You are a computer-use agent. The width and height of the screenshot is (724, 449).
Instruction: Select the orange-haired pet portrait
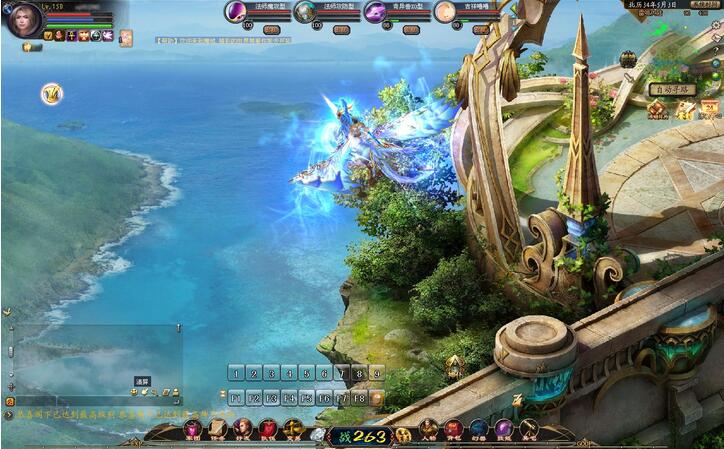445,11
